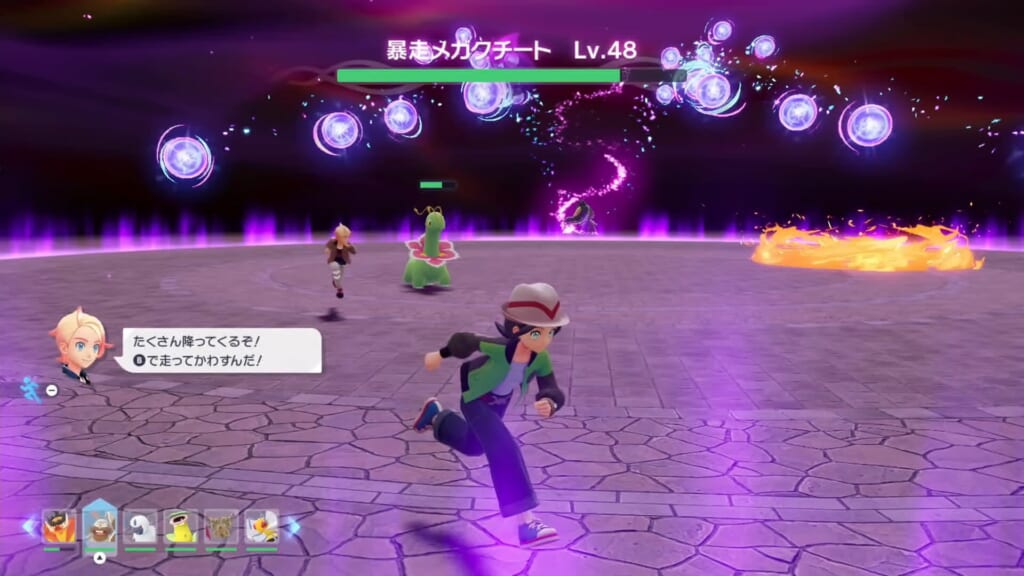Click the left arrow beside the party bar
Image resolution: width=1024 pixels, height=576 pixels.
(30, 526)
